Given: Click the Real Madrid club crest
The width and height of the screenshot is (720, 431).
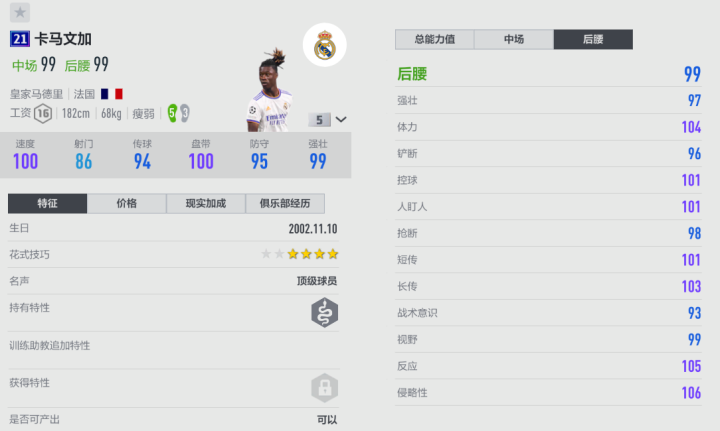Looking at the screenshot, I should [x=324, y=47].
